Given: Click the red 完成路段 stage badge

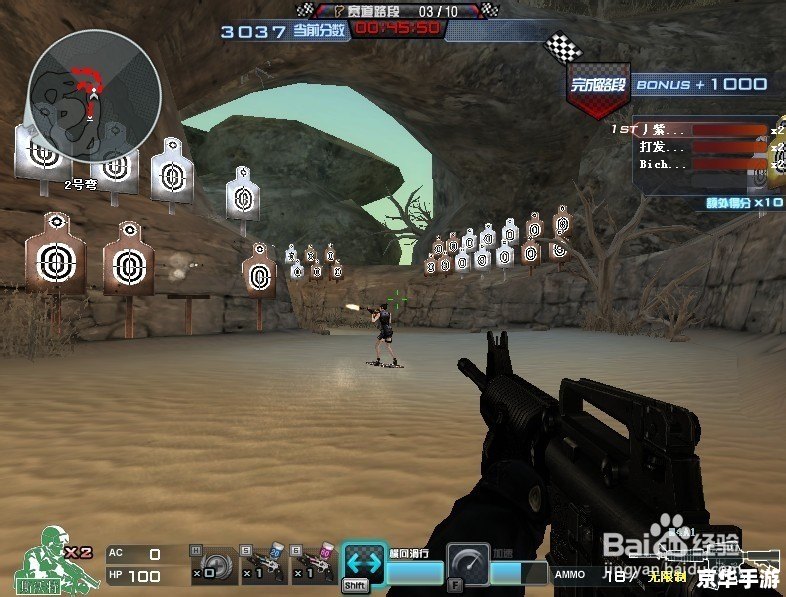Looking at the screenshot, I should point(598,86).
